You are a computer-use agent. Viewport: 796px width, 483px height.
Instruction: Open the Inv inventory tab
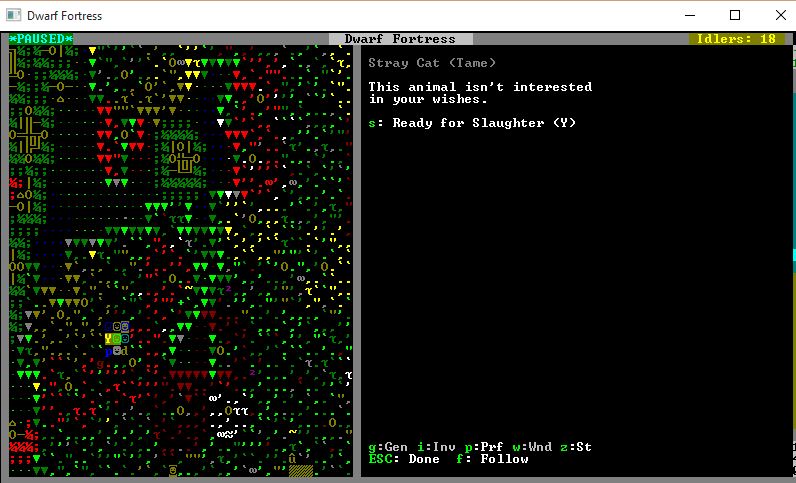point(436,447)
